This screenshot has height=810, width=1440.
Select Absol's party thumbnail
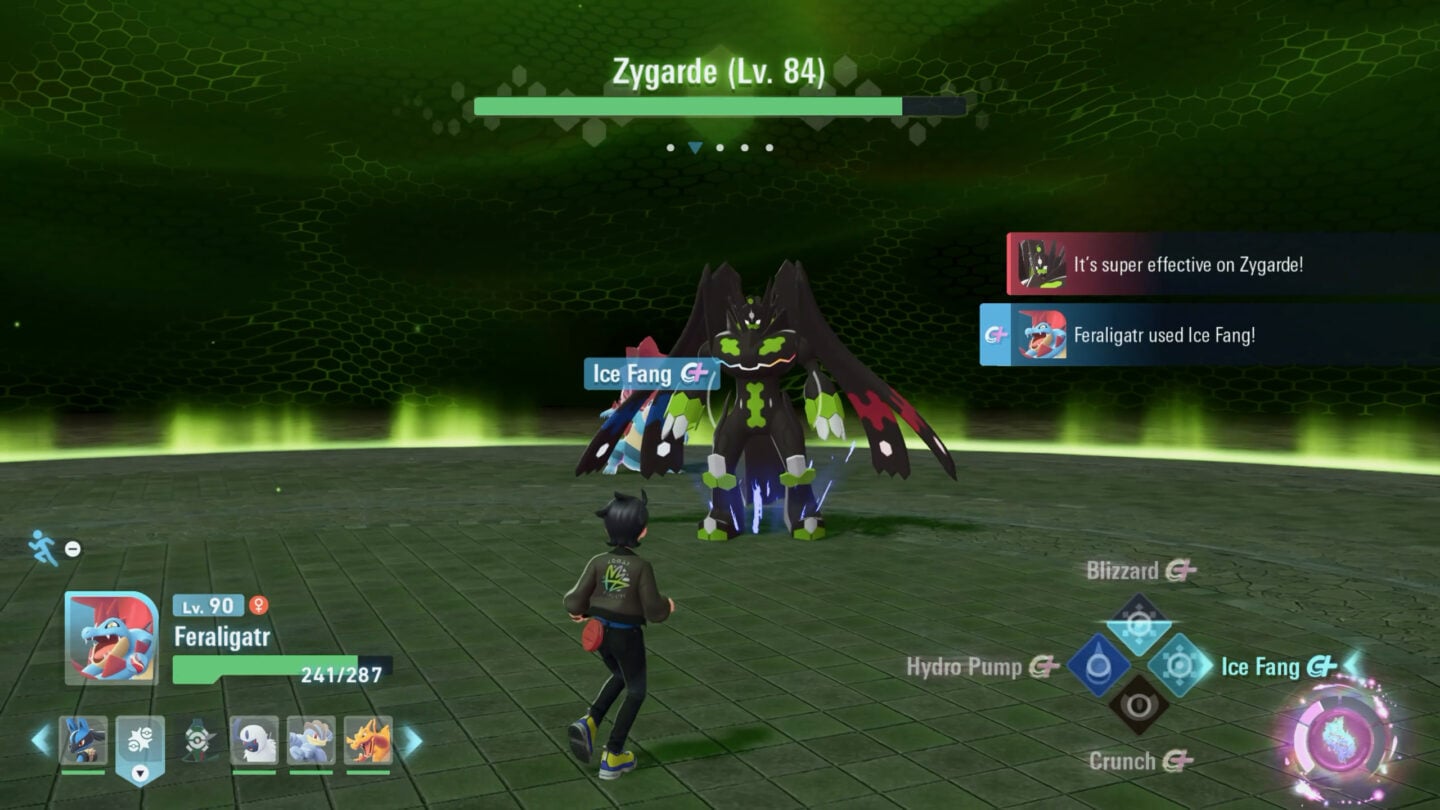click(x=256, y=740)
